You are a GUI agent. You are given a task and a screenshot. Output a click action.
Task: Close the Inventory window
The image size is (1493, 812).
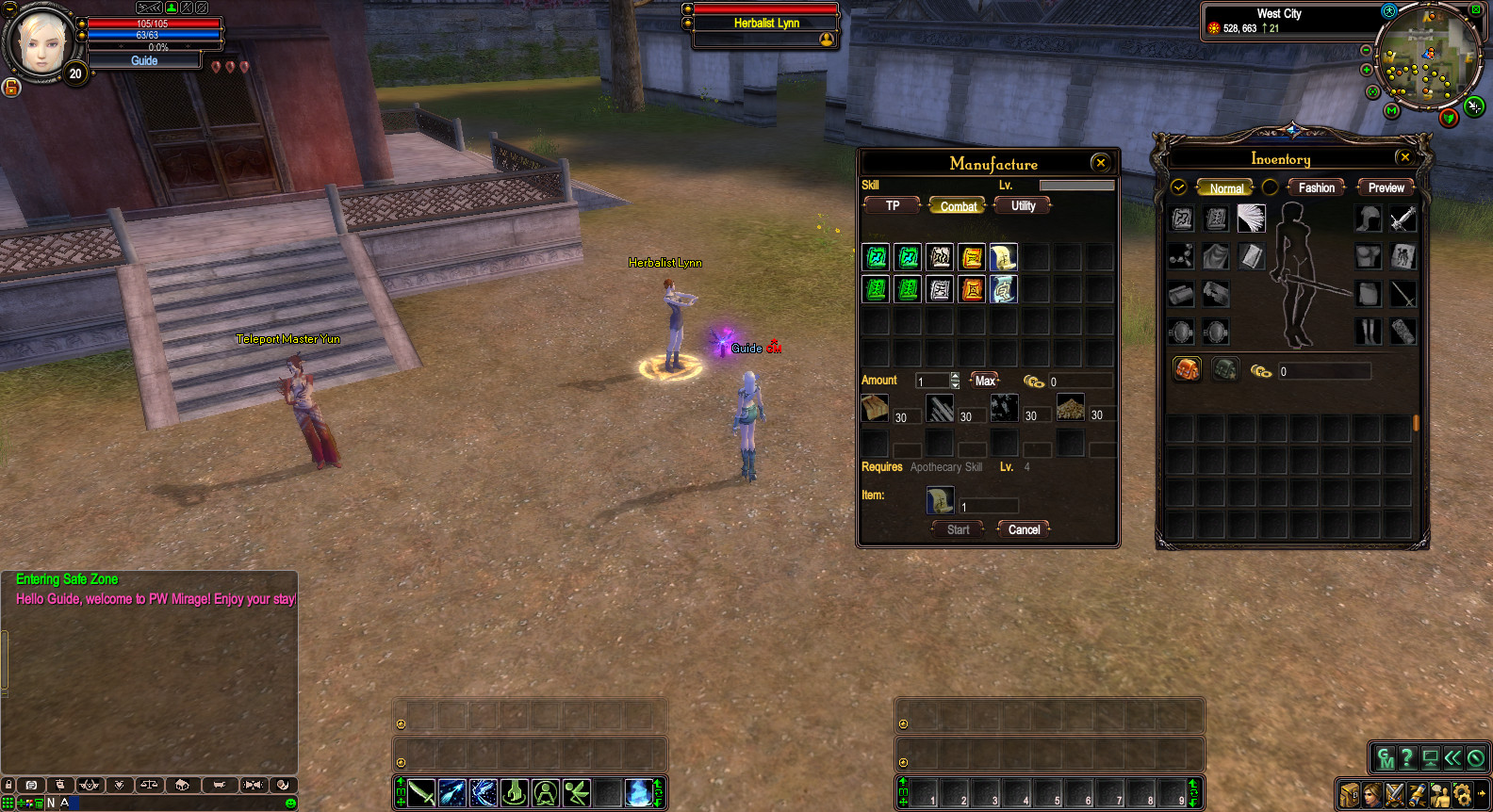pos(1405,157)
